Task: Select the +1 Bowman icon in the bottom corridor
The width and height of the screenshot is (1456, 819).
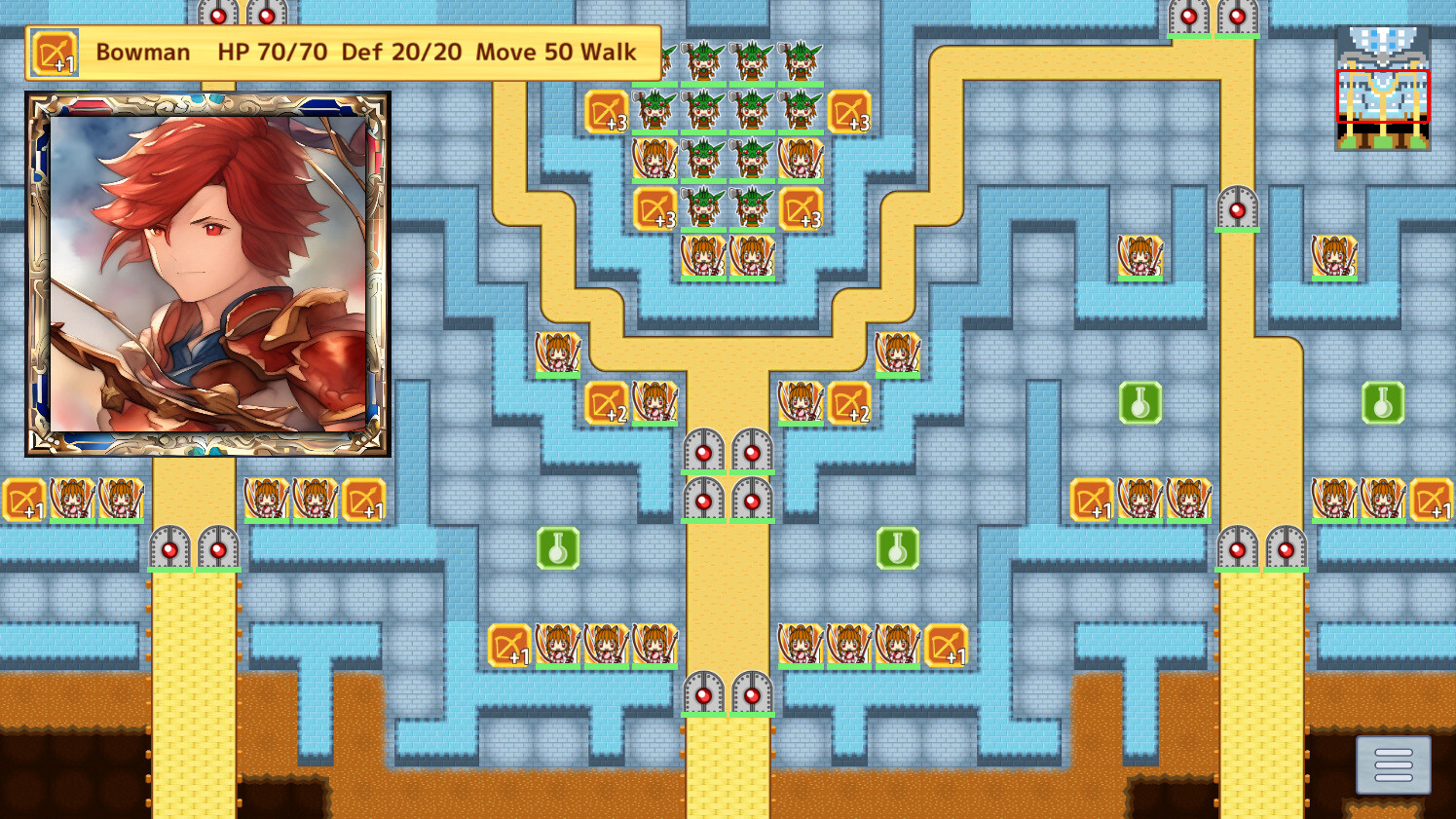Action: 510,646
